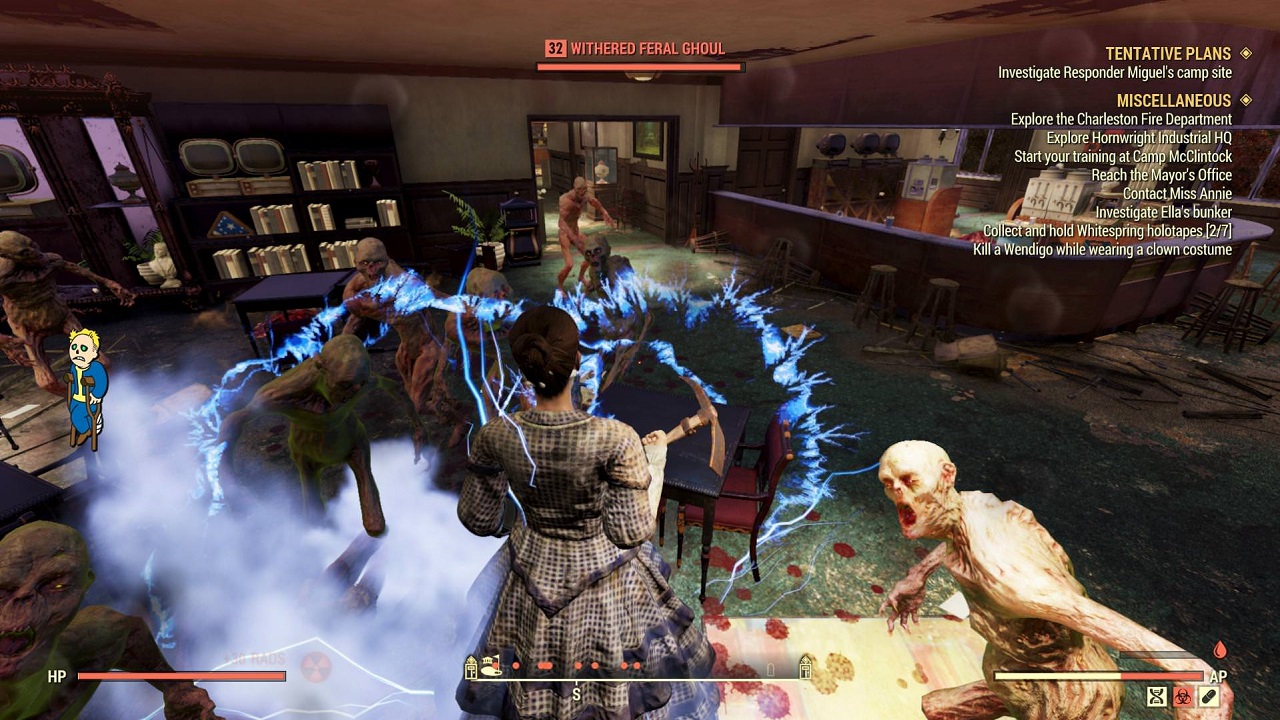1280x720 pixels.
Task: Click the hunger food icon on the compass
Action: [489, 665]
